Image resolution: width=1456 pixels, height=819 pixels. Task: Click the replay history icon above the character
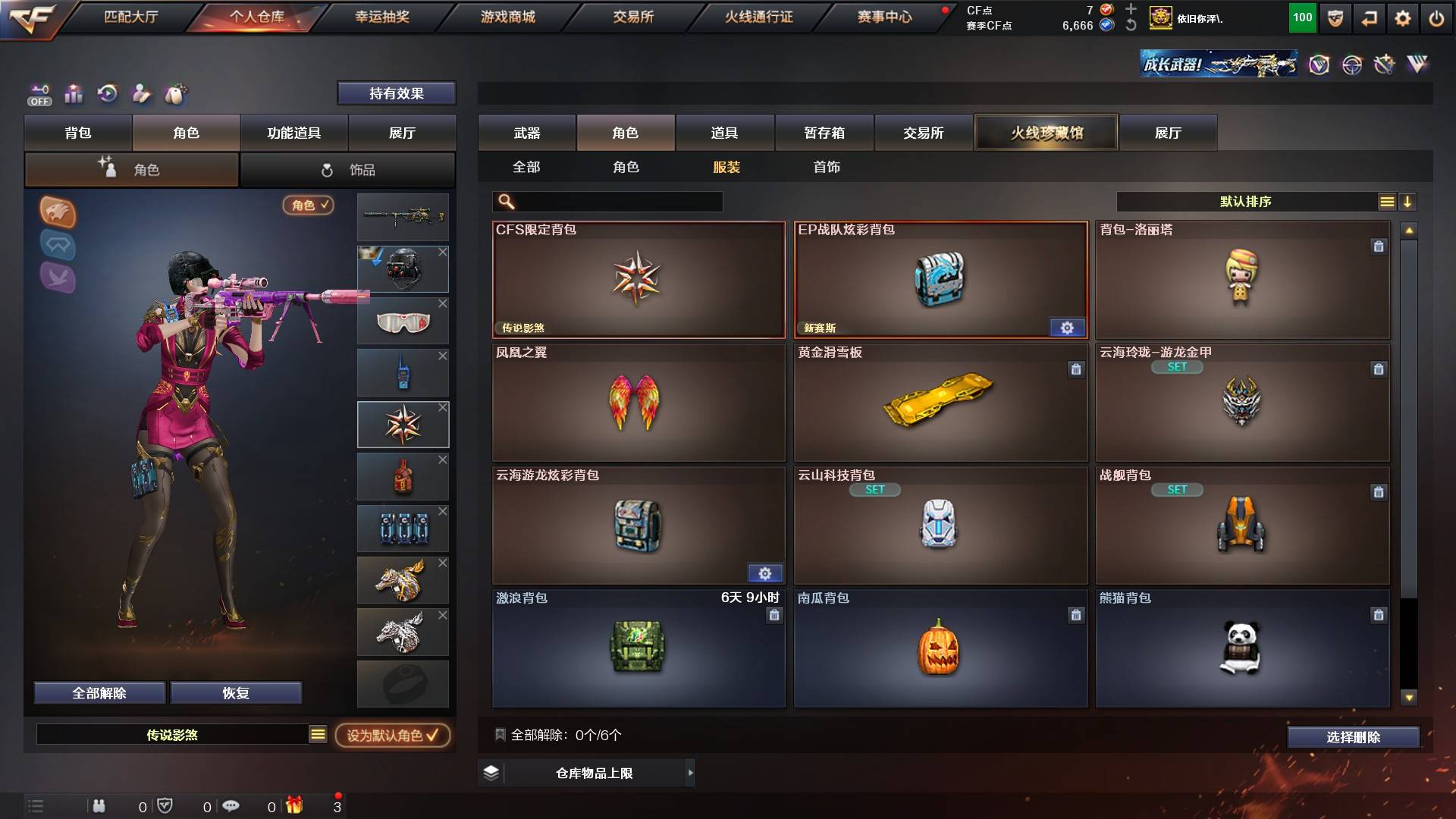coord(108,93)
